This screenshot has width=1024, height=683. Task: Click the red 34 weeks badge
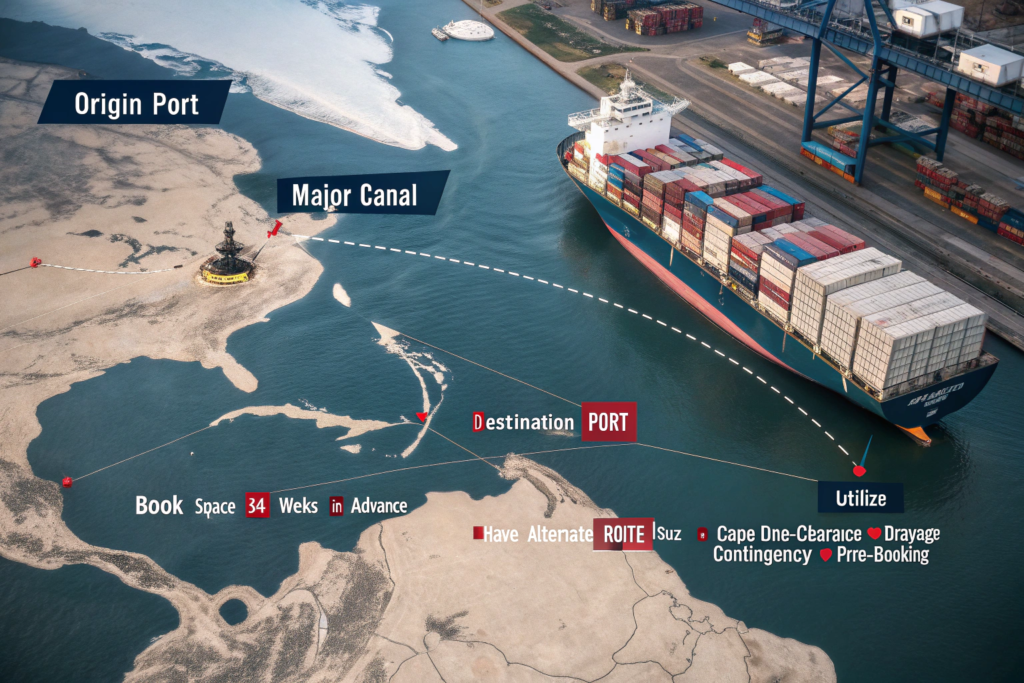[x=257, y=506]
